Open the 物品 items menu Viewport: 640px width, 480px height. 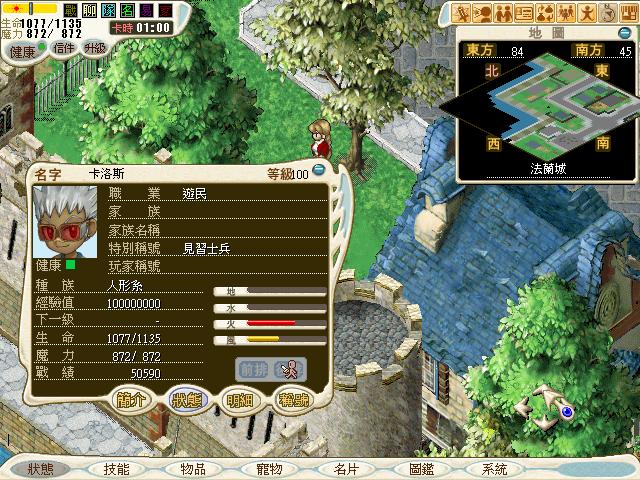pos(193,469)
